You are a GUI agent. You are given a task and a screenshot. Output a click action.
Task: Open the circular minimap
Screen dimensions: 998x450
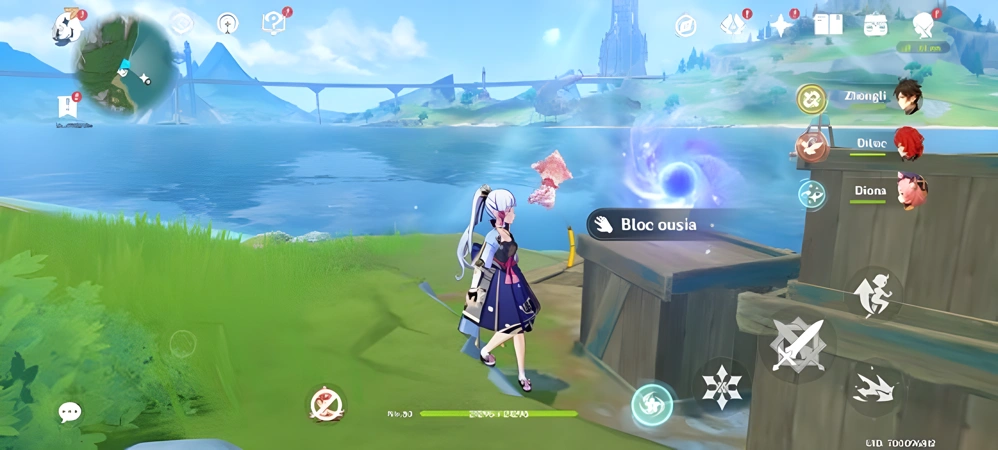(125, 62)
